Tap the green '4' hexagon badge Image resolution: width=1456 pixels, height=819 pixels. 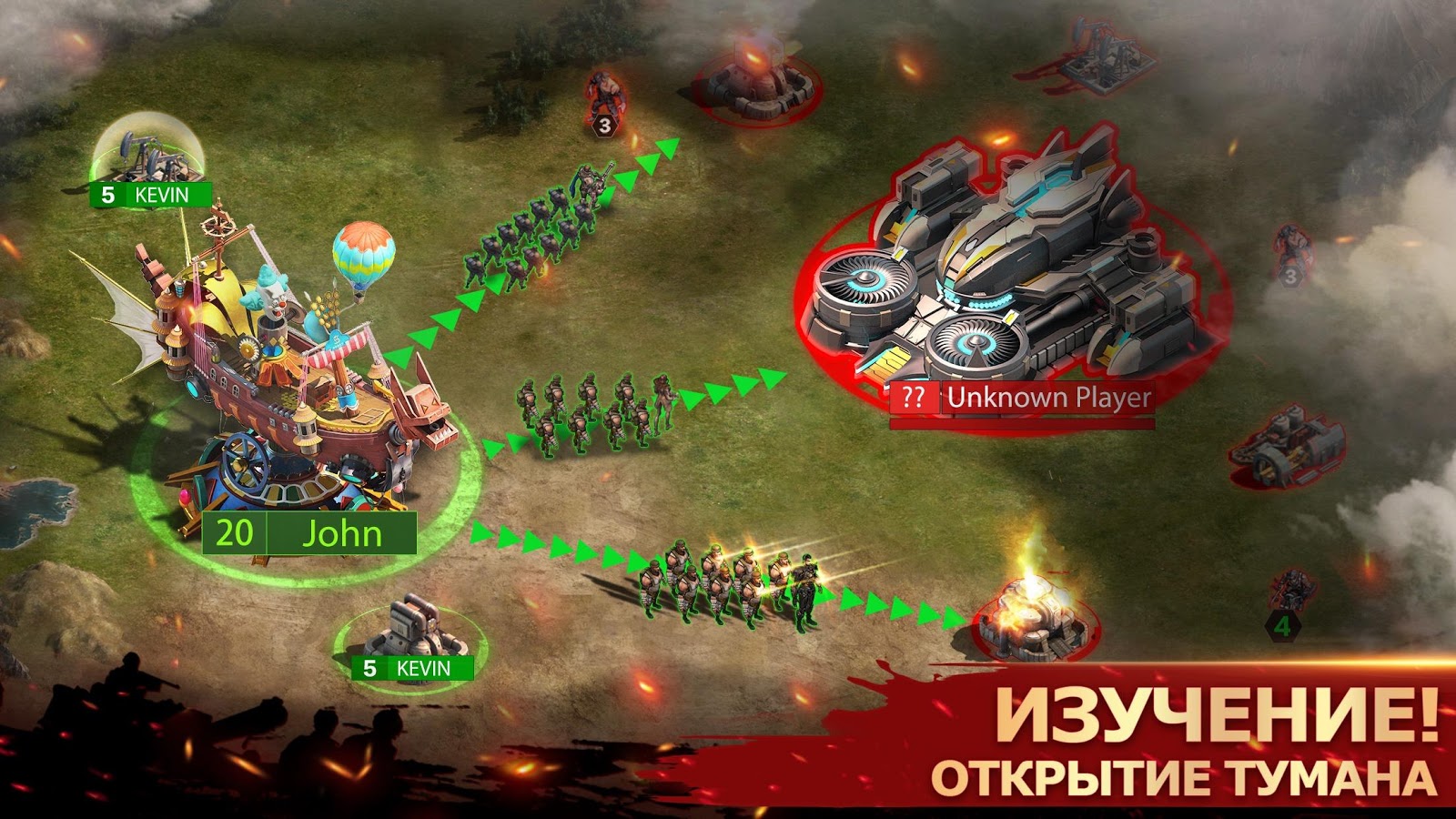[x=1284, y=625]
